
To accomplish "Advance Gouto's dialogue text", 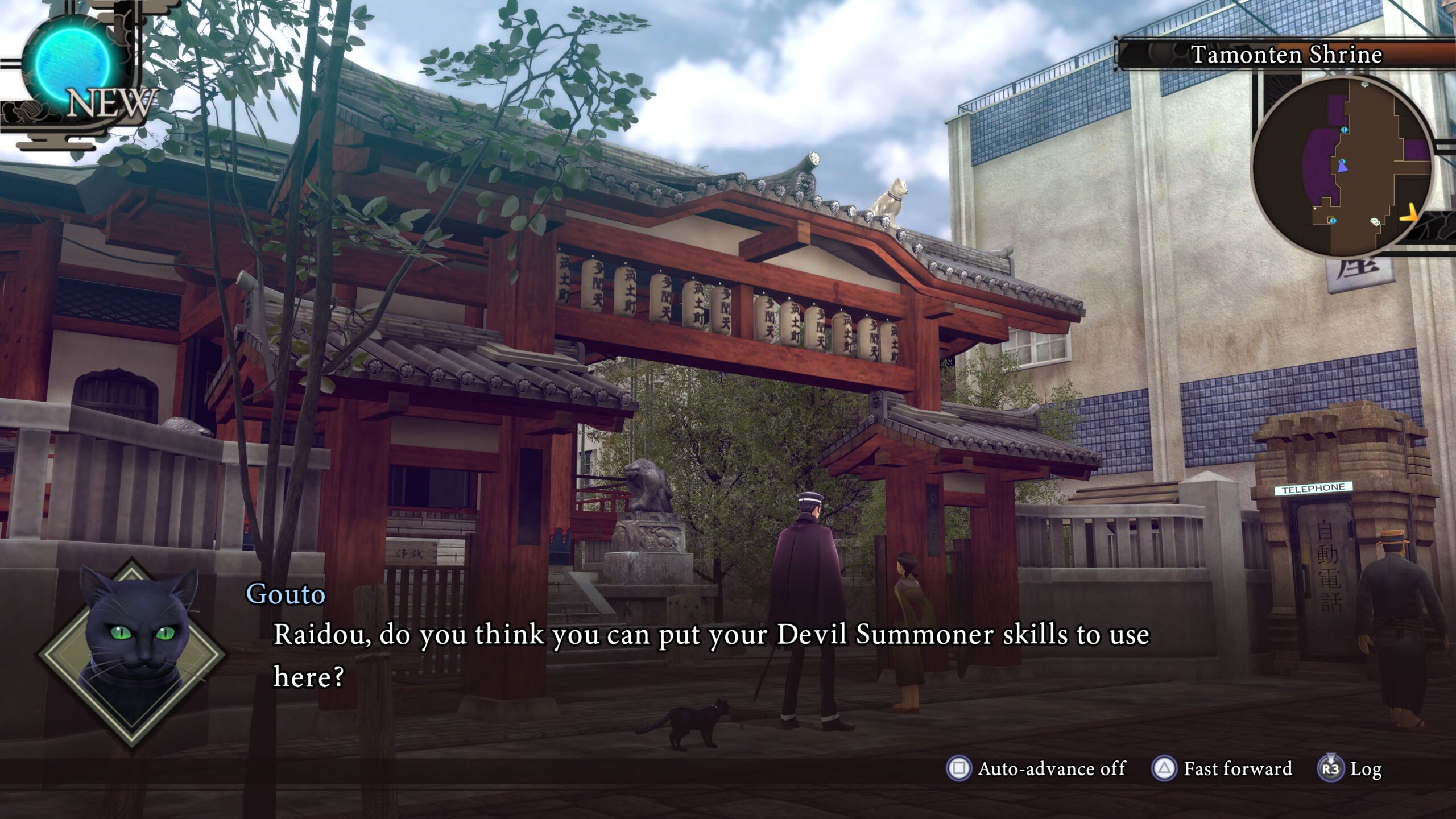I will coord(711,655).
